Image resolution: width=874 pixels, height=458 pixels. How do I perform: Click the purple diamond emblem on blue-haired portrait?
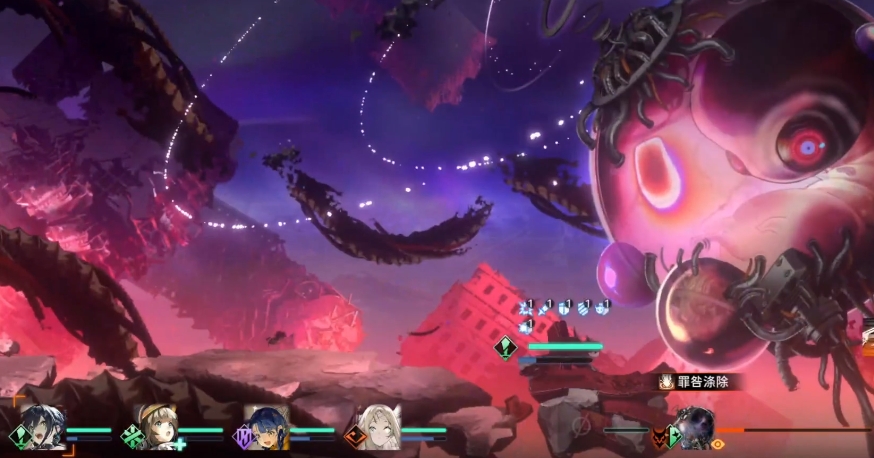[242, 437]
